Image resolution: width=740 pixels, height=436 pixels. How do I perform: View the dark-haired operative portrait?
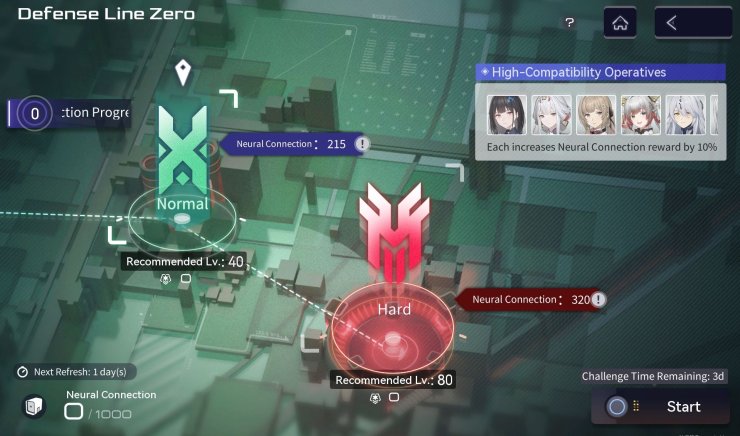coord(506,114)
